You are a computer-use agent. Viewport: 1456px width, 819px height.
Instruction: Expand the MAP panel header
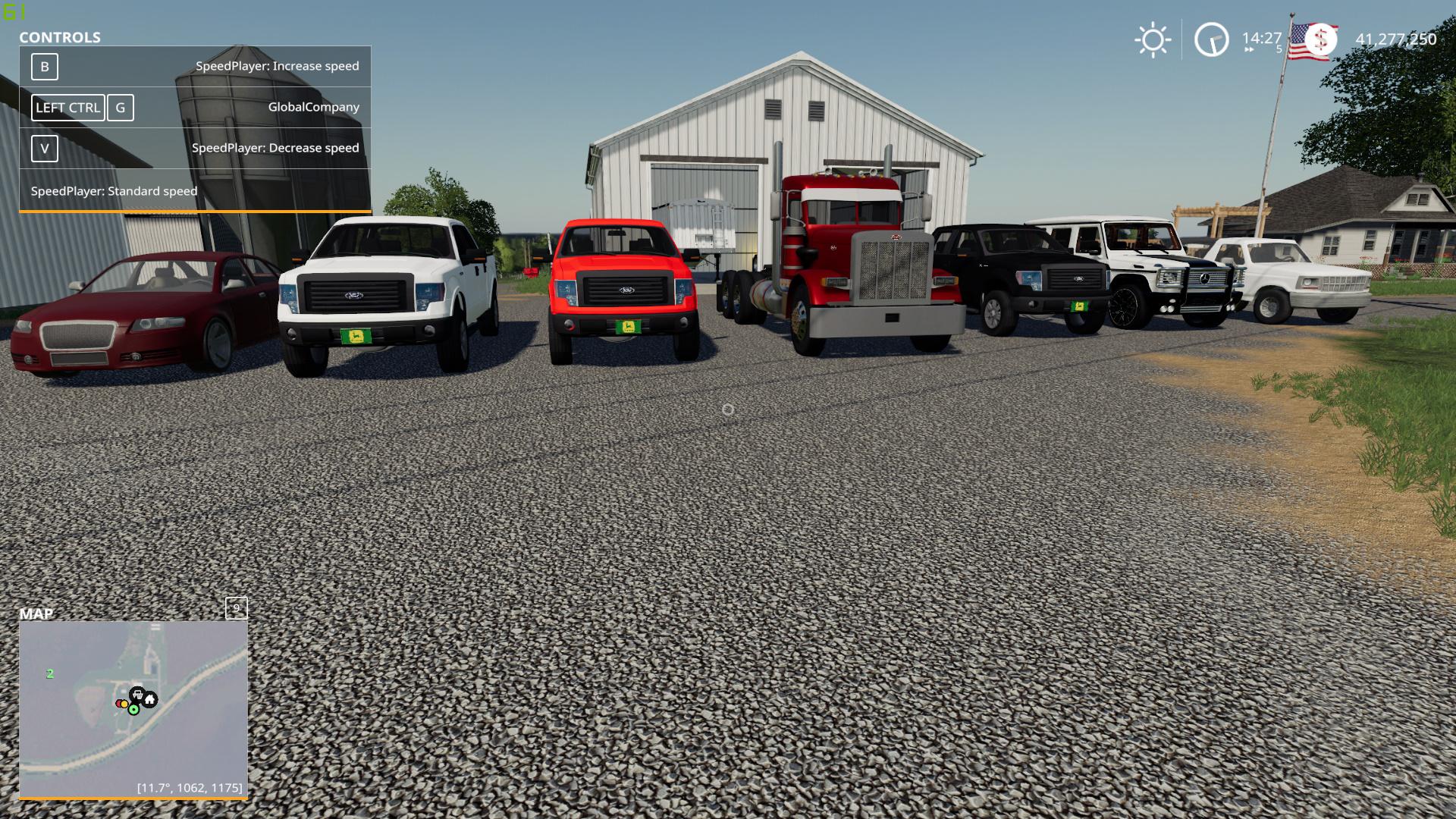point(37,615)
